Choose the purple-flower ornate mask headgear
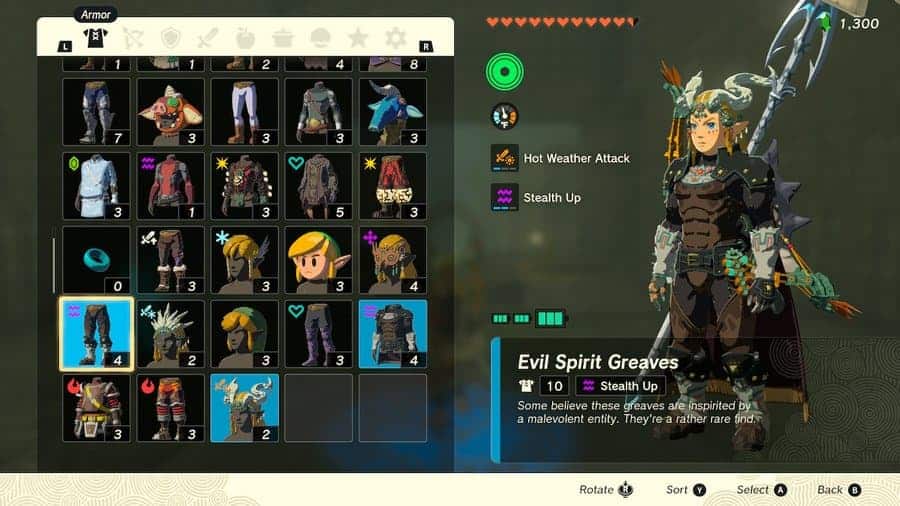The height and width of the screenshot is (506, 900). point(392,259)
